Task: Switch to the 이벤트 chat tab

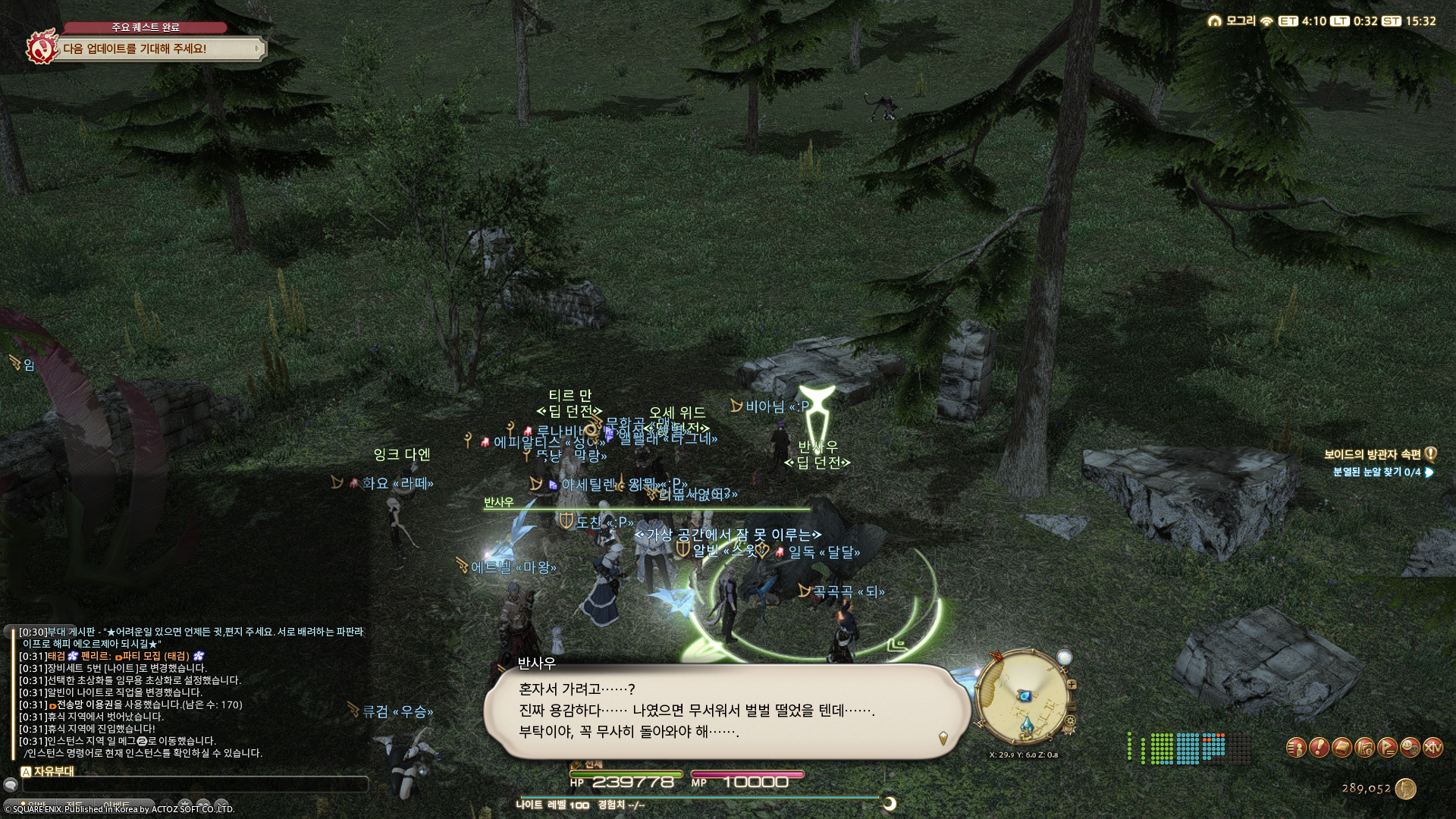Action: [115, 804]
